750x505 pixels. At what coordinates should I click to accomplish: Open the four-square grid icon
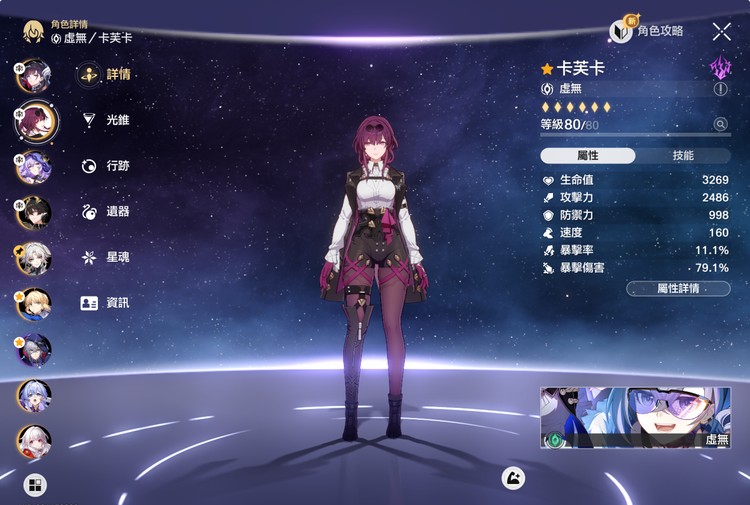[x=35, y=486]
